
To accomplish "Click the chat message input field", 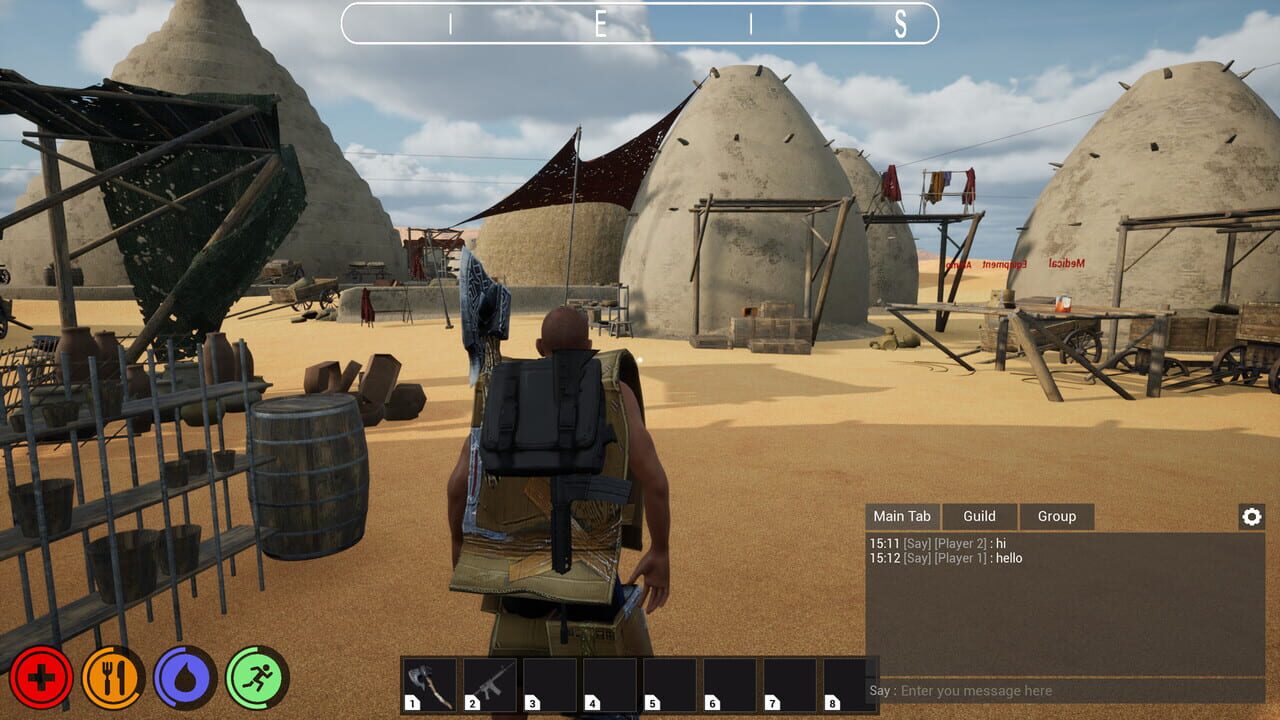I will point(1050,691).
